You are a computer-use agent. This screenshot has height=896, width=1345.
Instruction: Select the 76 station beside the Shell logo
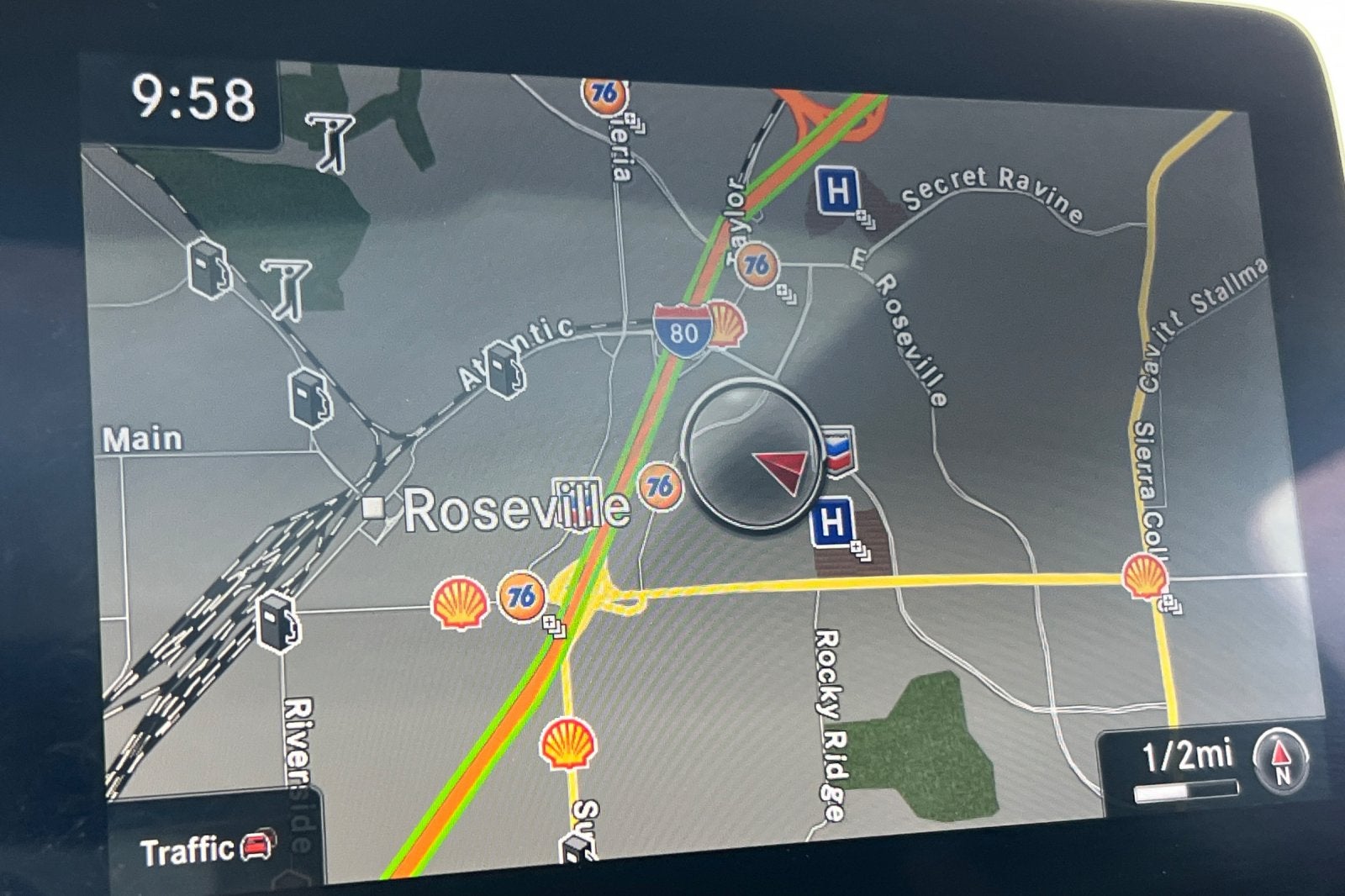[523, 598]
